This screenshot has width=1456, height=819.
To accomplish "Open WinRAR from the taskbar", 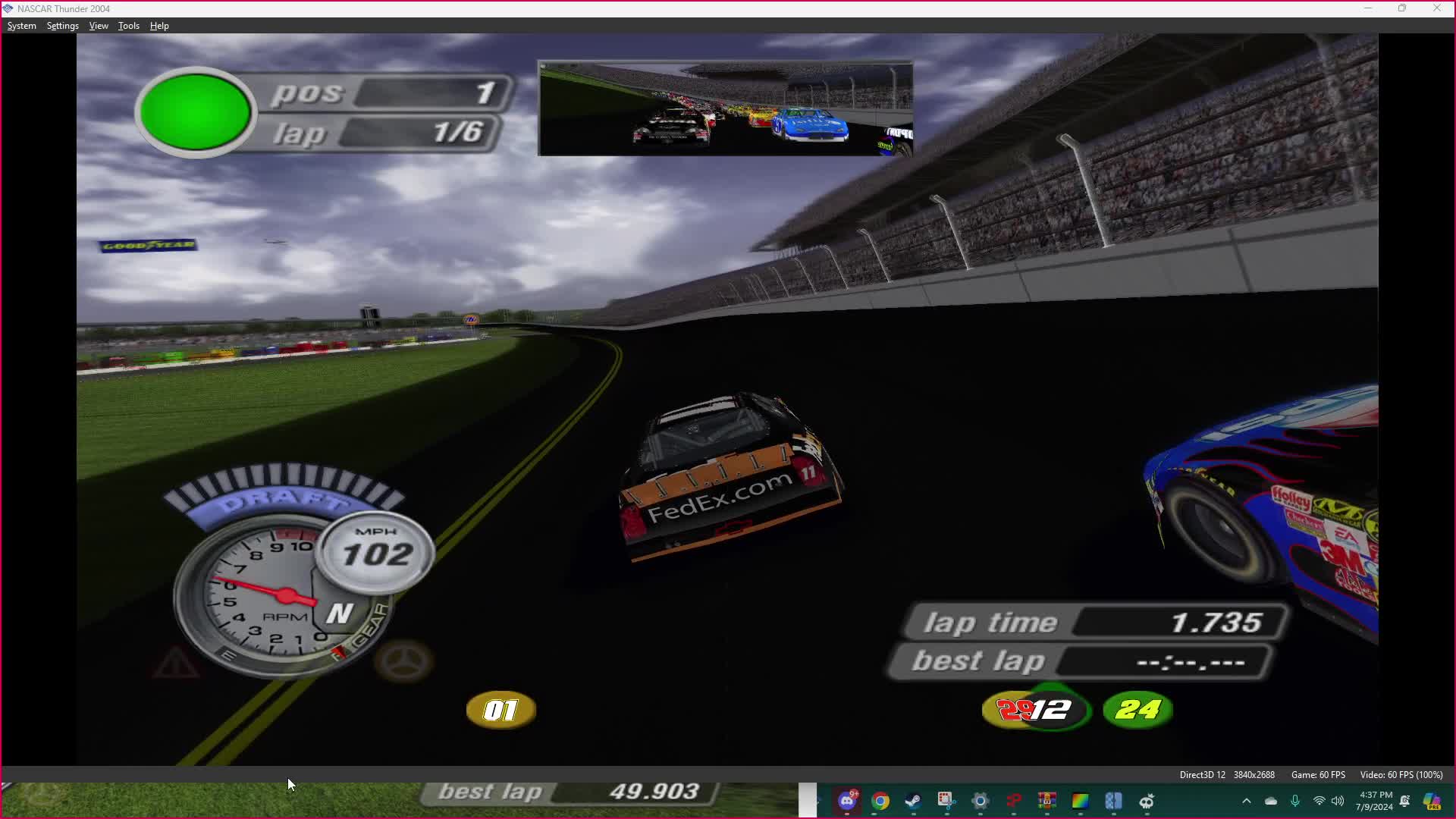I will pyautogui.click(x=1046, y=800).
